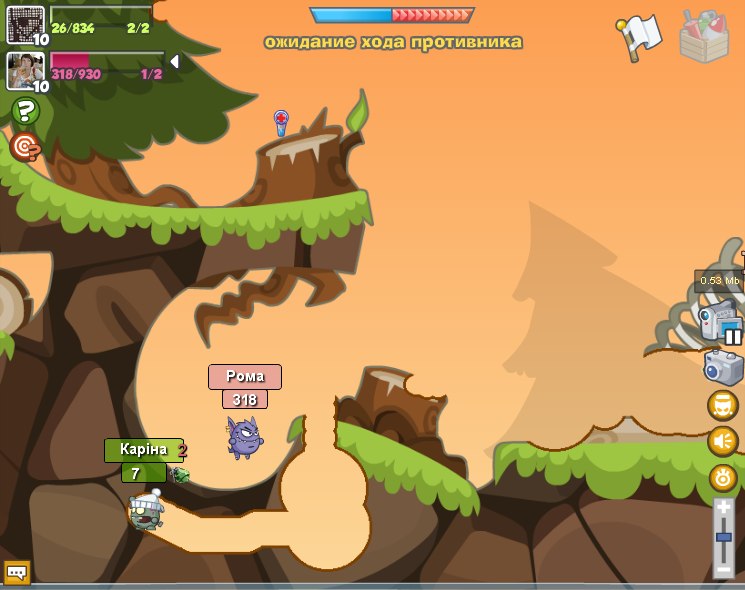
Task: Click the blue zoom slider handle
Action: click(x=724, y=539)
